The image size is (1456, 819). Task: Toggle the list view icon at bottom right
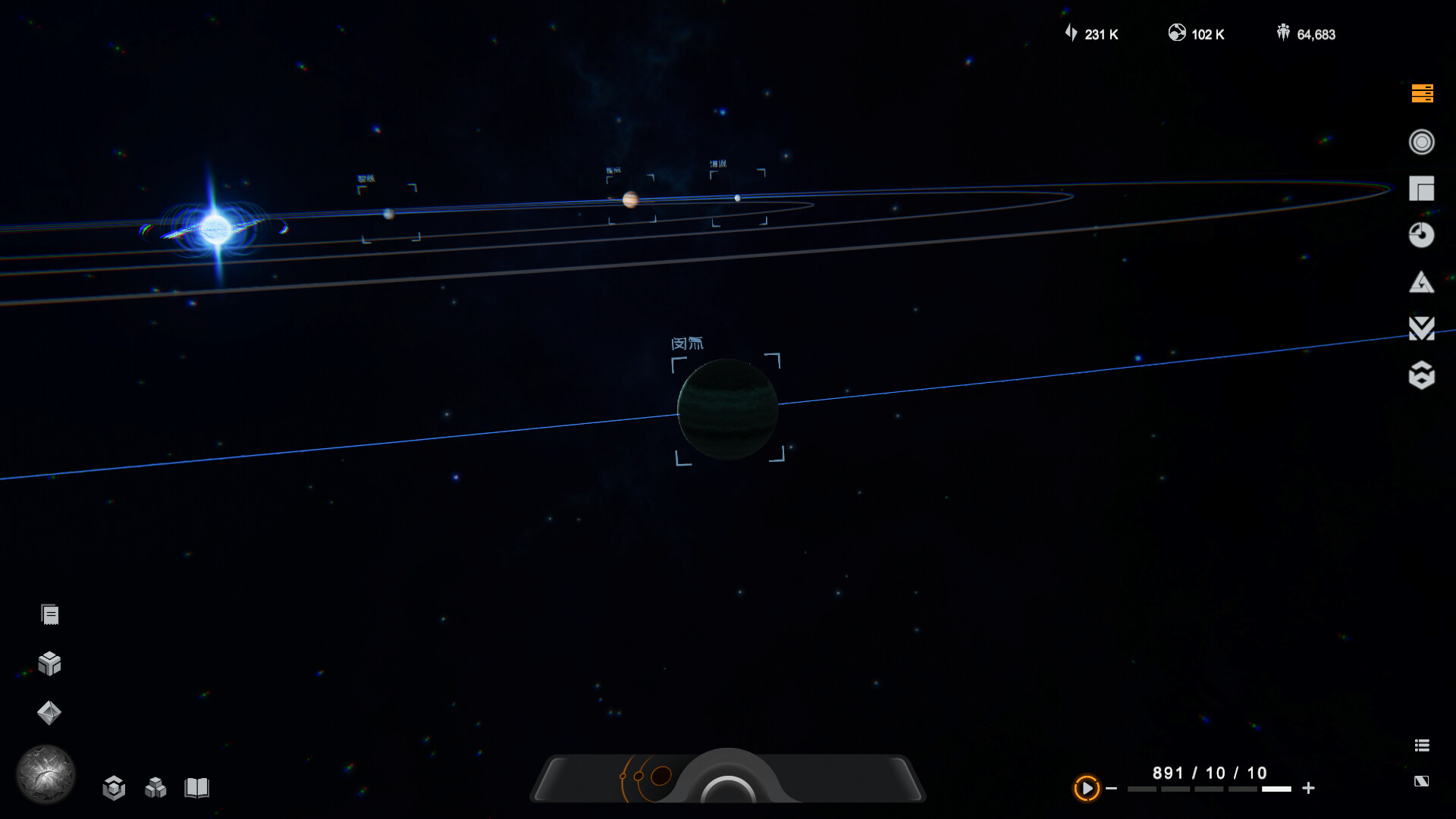point(1422,745)
